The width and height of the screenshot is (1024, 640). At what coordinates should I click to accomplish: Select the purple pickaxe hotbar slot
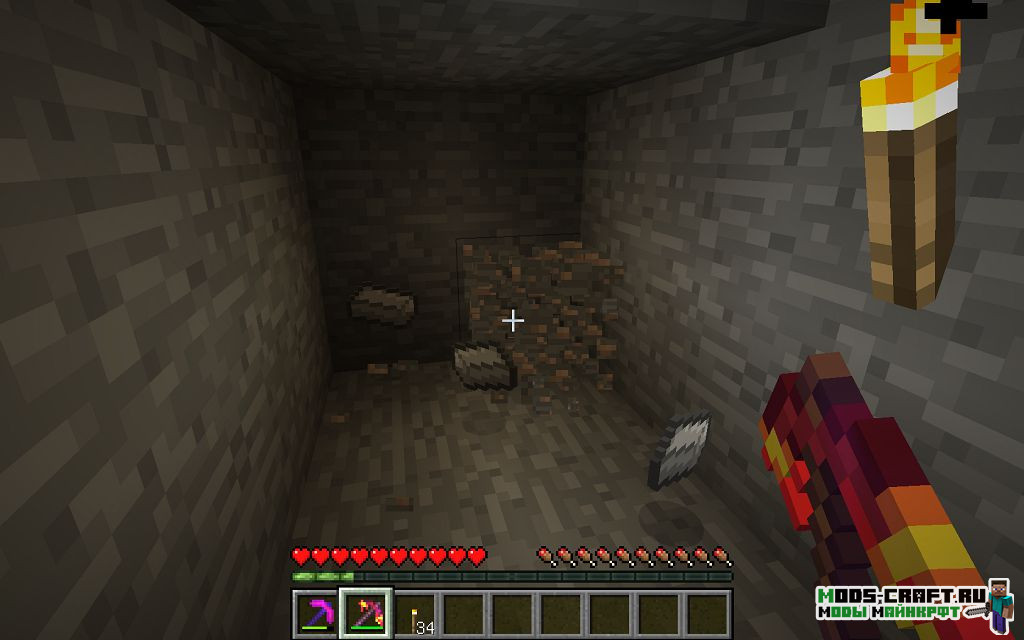pos(318,613)
